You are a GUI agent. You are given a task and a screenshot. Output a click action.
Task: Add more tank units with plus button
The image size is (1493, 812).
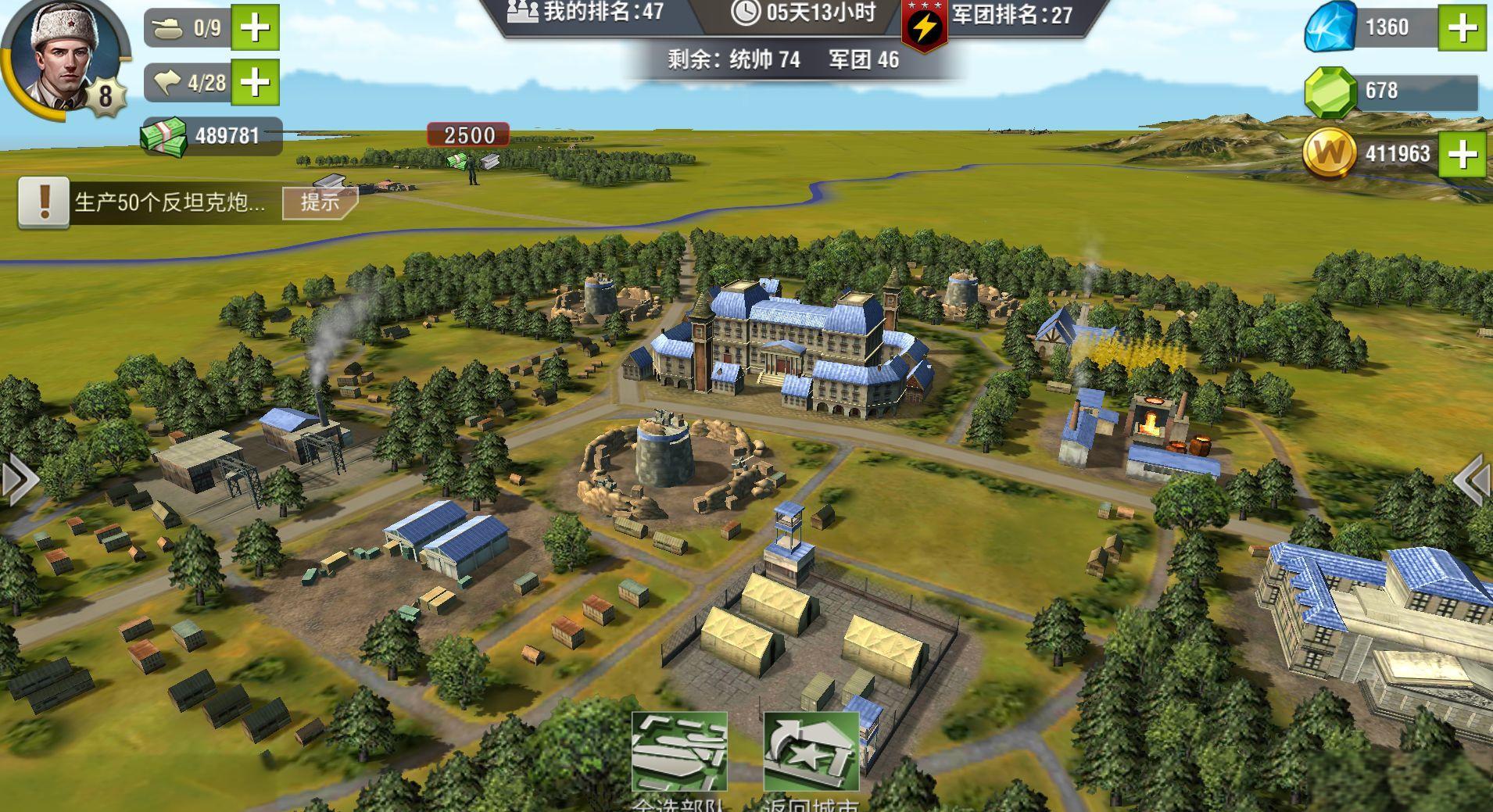[256, 28]
